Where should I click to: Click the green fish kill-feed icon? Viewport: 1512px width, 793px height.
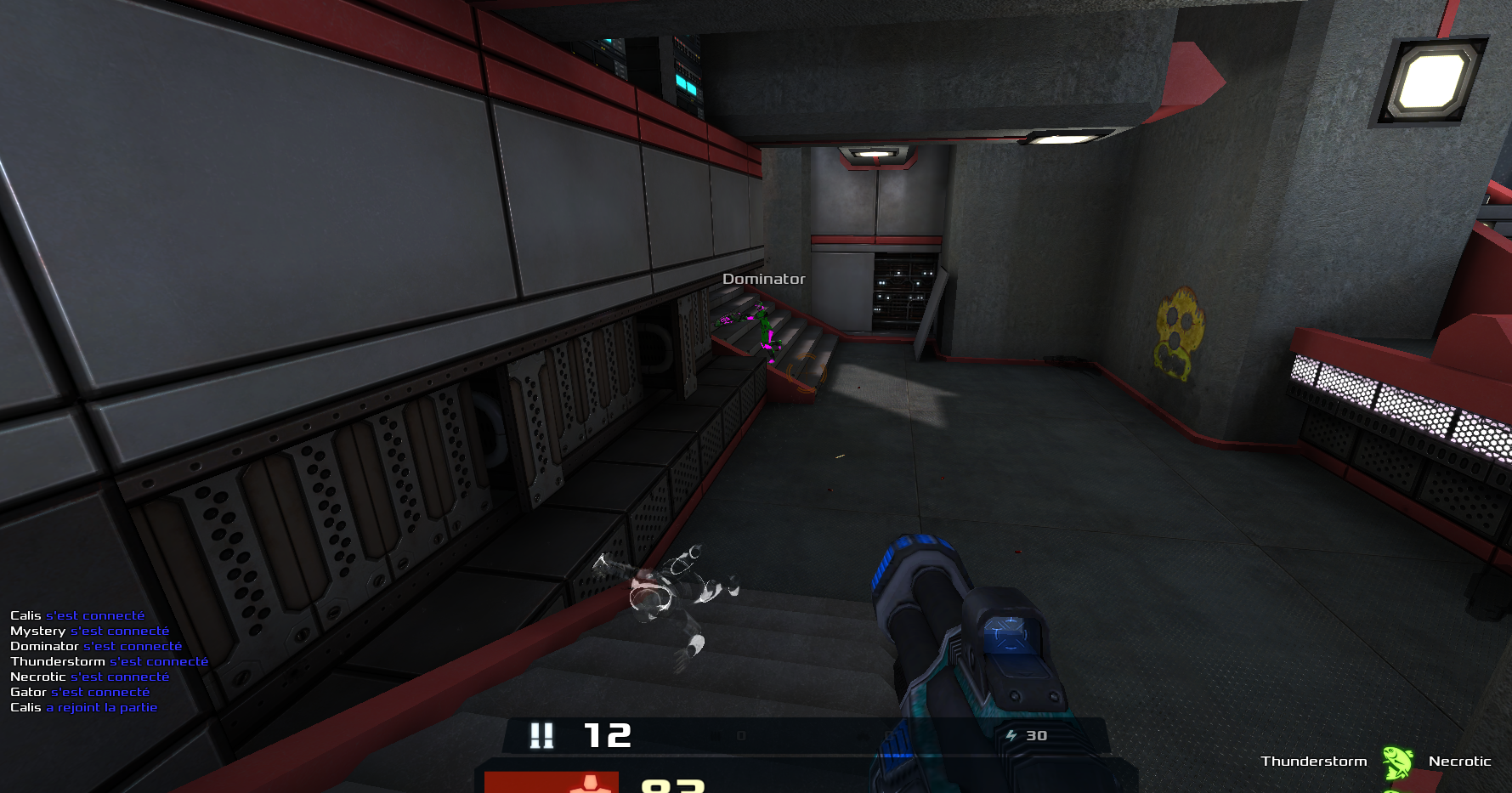coord(1396,762)
